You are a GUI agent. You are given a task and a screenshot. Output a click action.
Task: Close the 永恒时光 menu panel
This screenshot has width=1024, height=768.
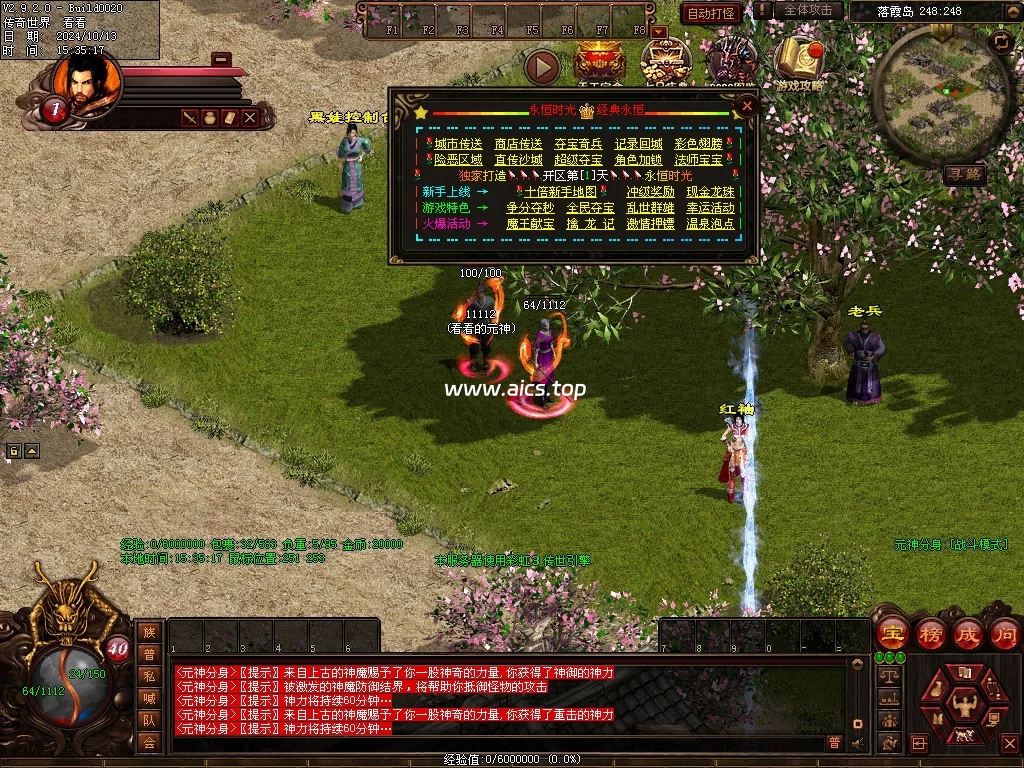[x=746, y=105]
